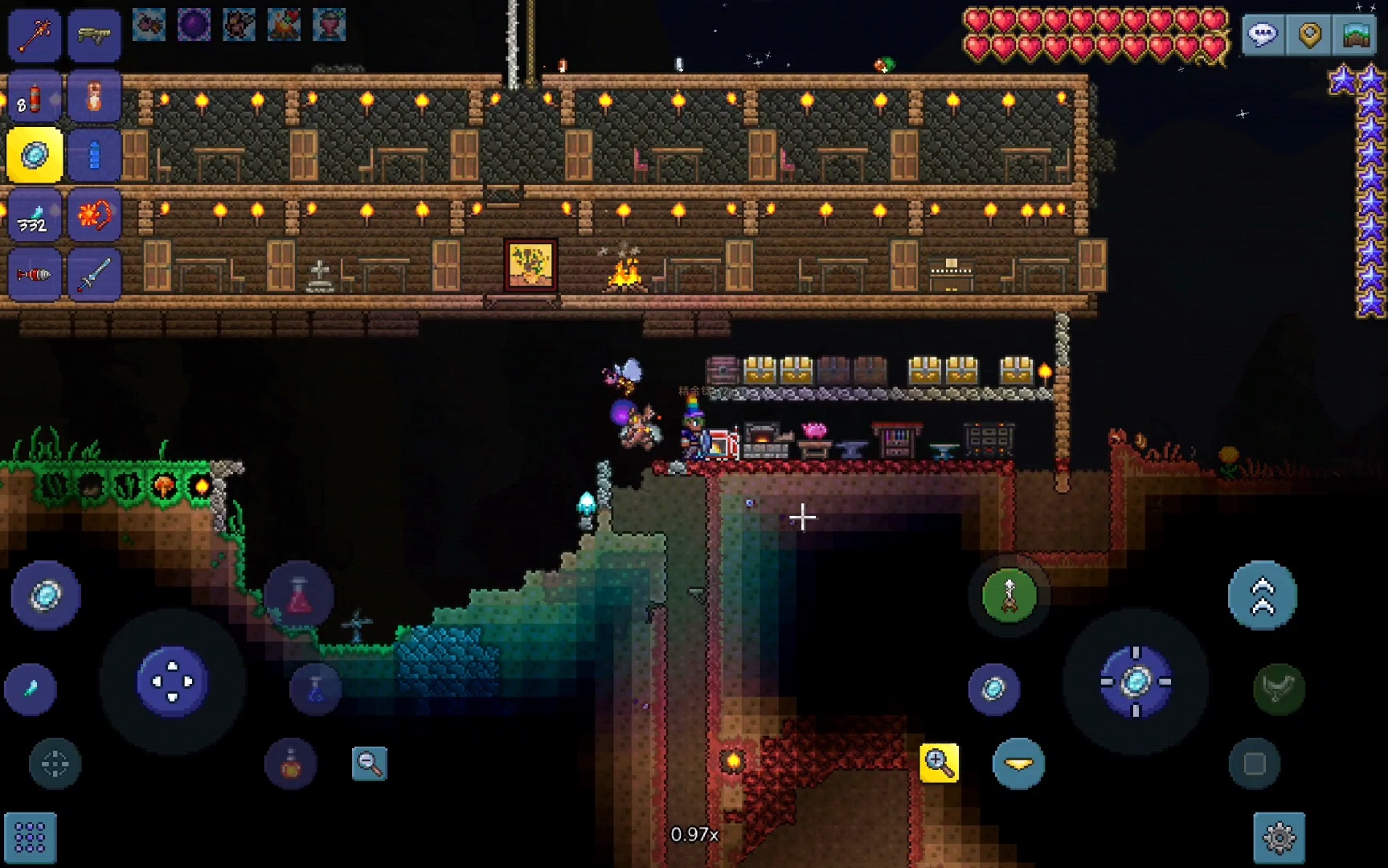
Task: Check the campfire buff icon
Action: coord(284,25)
